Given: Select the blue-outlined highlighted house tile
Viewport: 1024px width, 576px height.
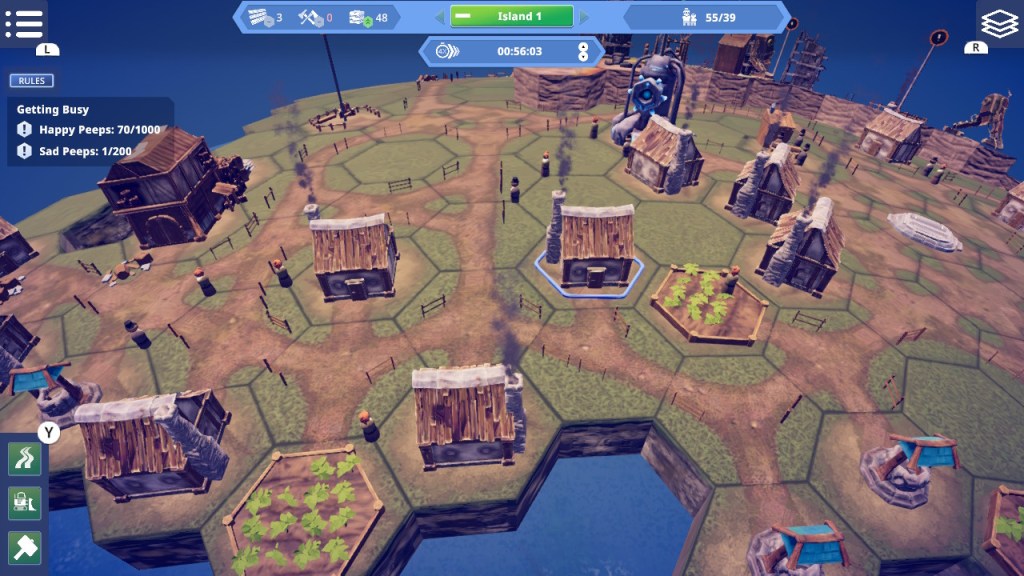Looking at the screenshot, I should point(590,257).
